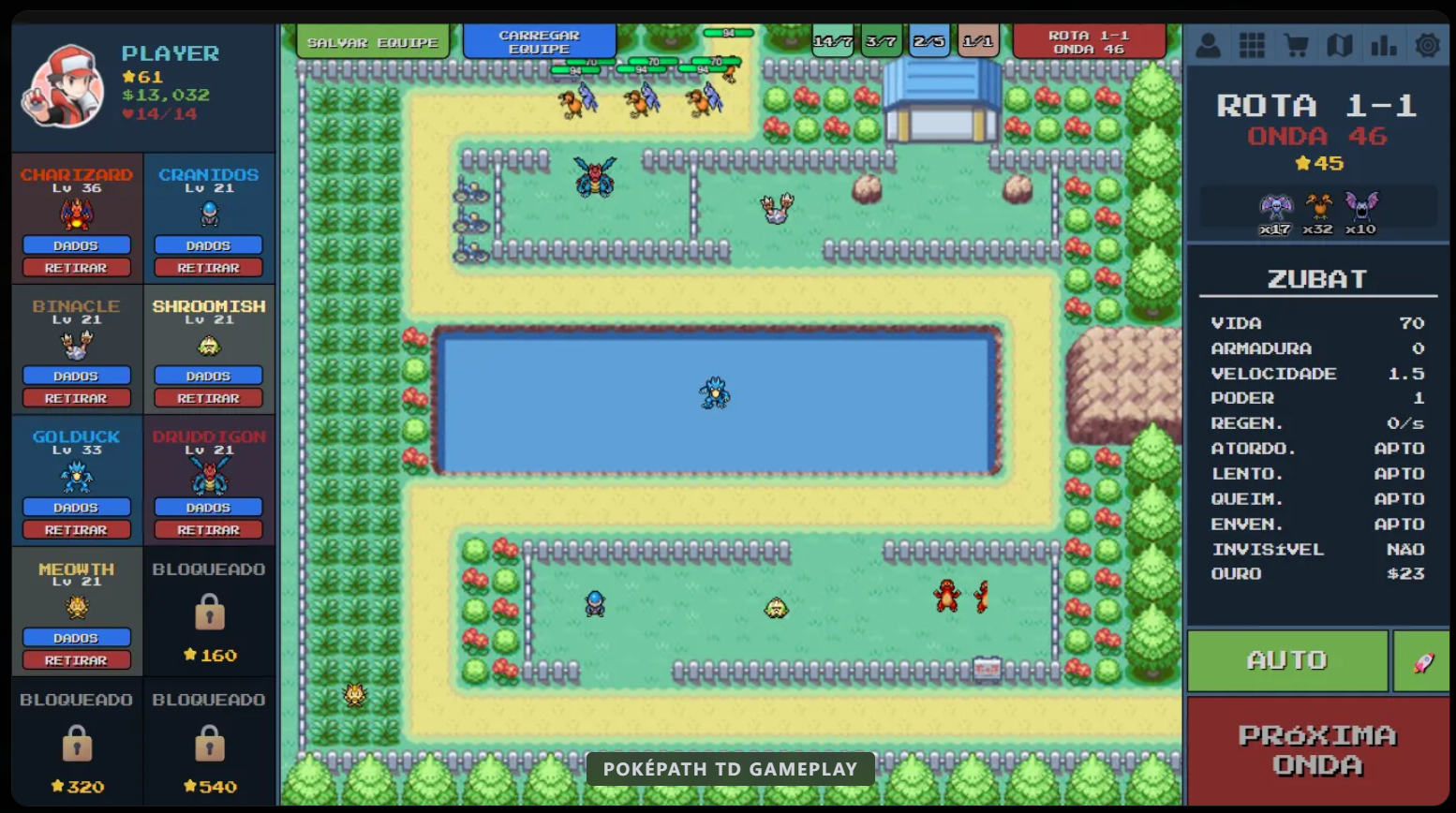Image resolution: width=1456 pixels, height=813 pixels.
Task: Open the shopping cart shop icon
Action: (x=1295, y=44)
